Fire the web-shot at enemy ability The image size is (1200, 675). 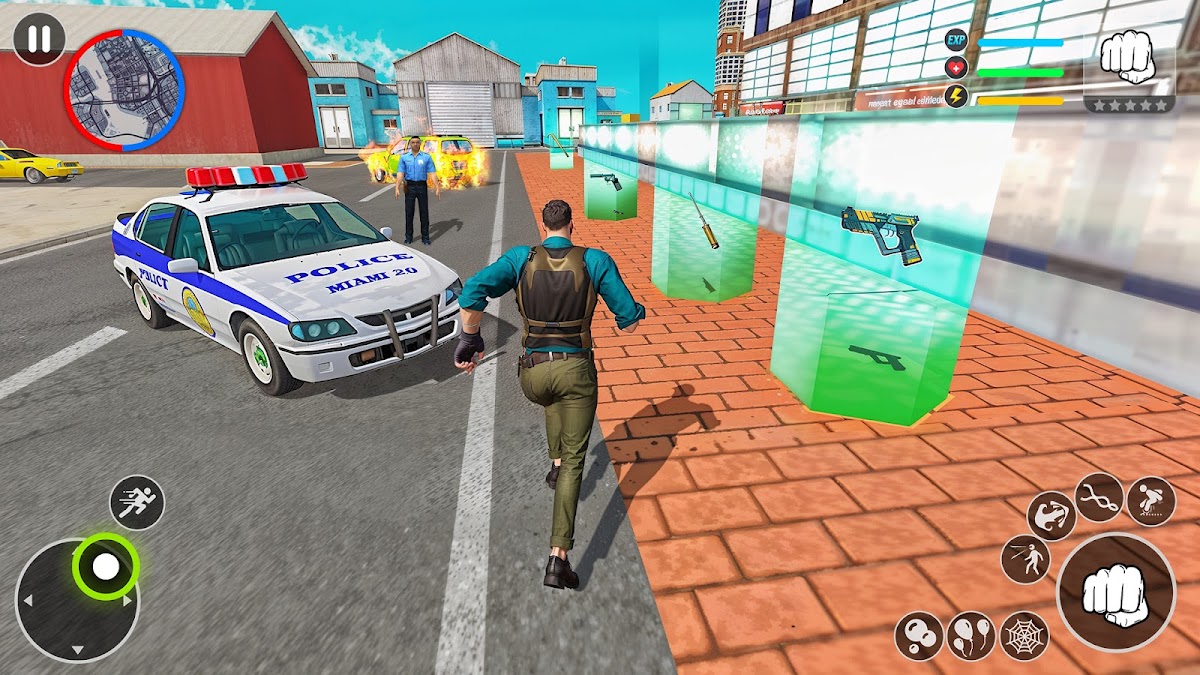(1025, 559)
